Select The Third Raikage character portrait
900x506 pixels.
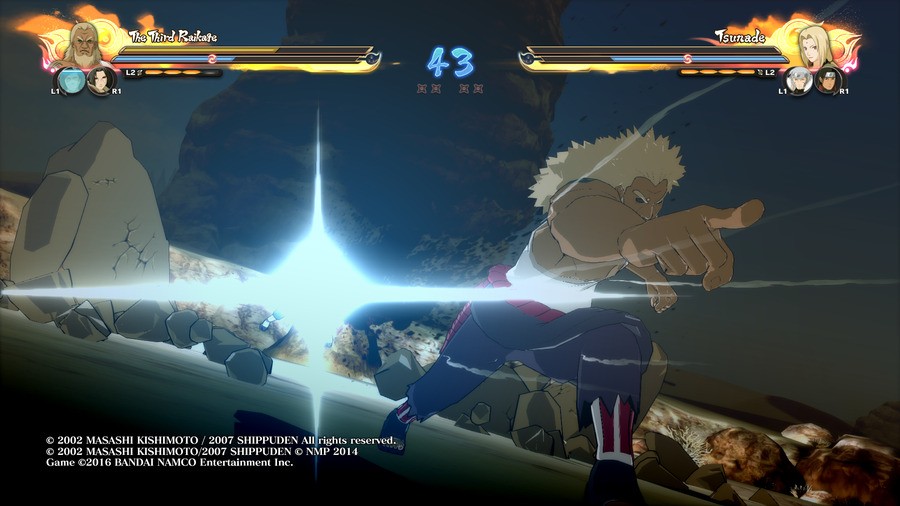click(87, 43)
